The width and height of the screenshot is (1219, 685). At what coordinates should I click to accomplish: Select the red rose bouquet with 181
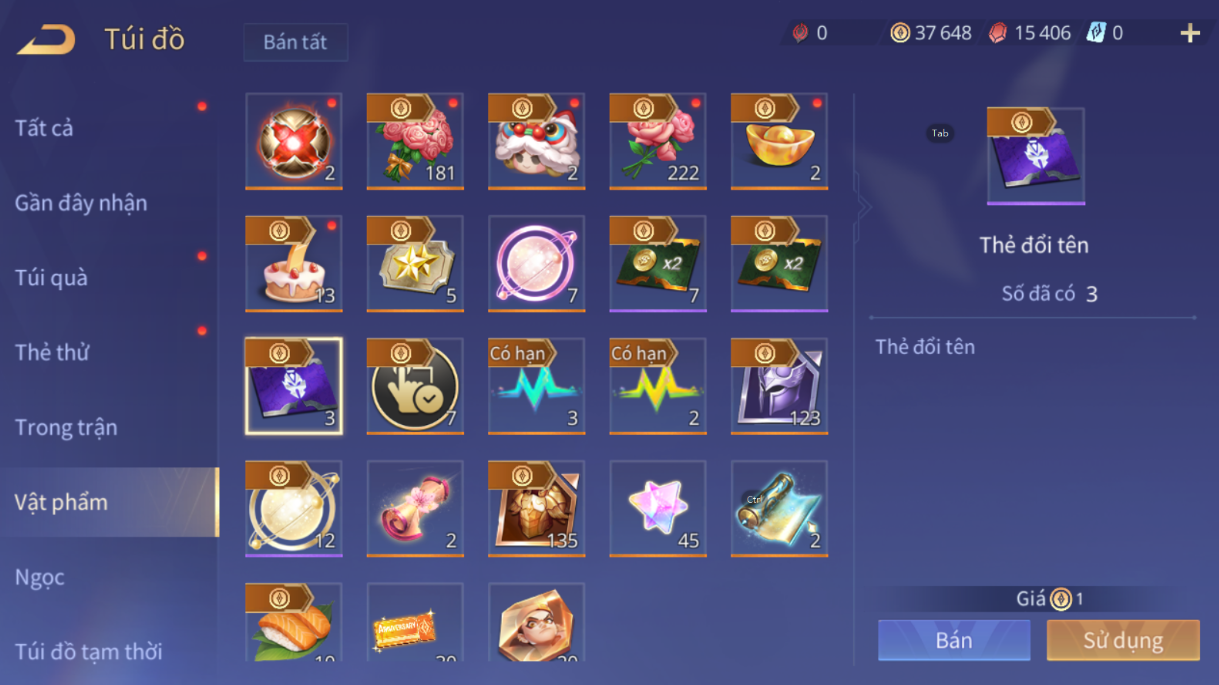coord(415,141)
